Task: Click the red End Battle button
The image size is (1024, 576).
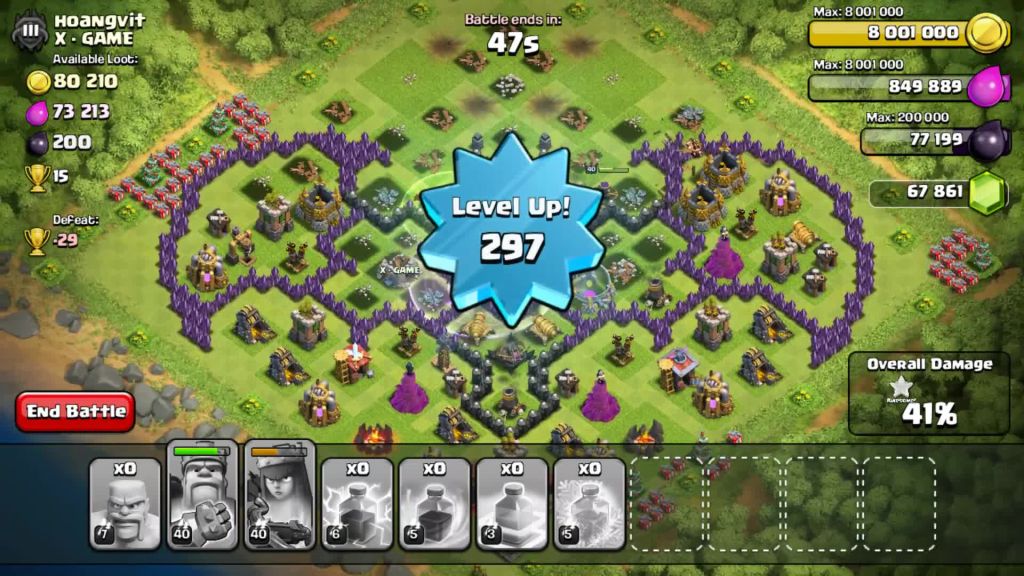Action: 75,411
